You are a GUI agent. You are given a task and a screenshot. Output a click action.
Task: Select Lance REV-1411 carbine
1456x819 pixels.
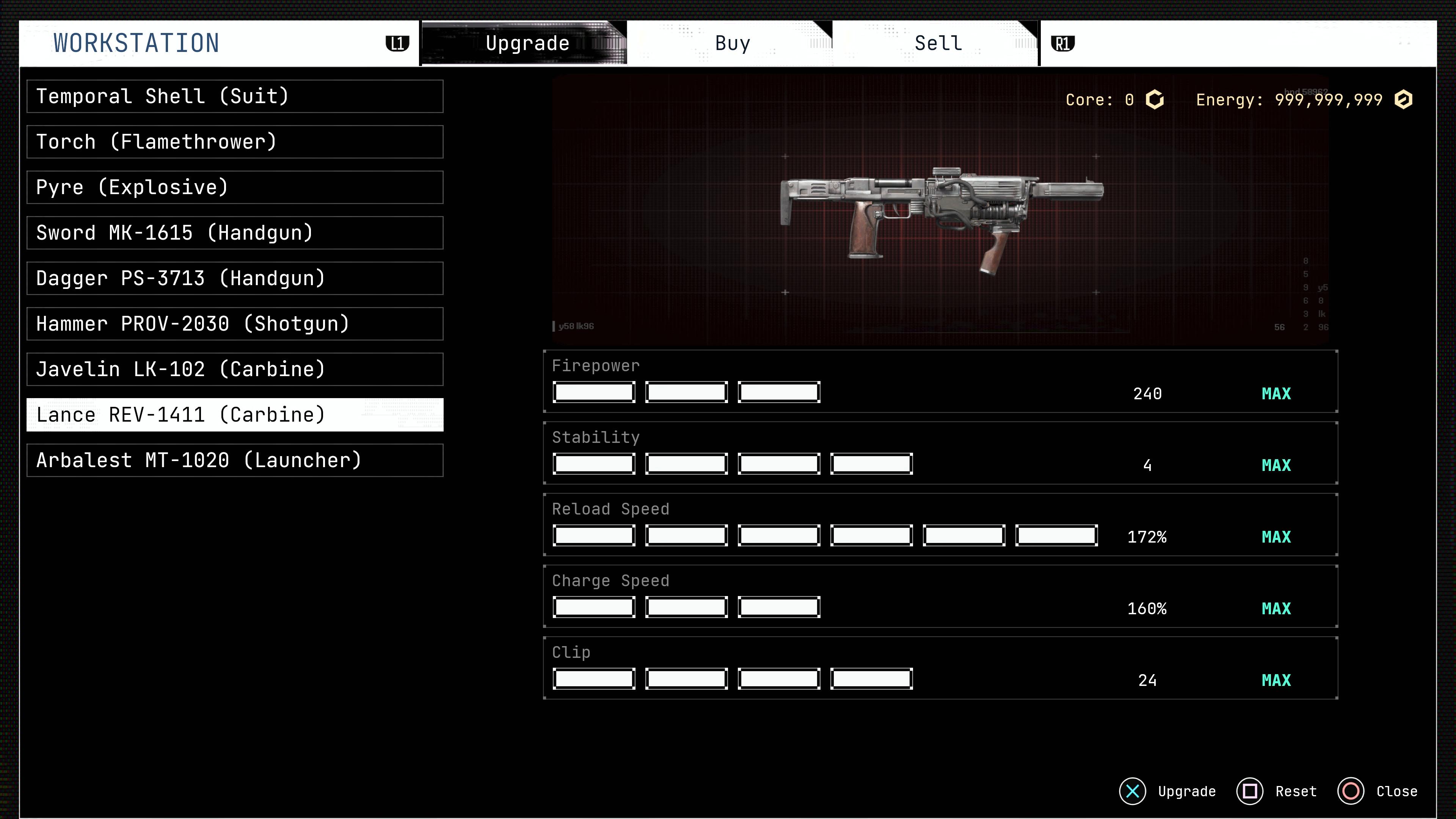pos(235,415)
